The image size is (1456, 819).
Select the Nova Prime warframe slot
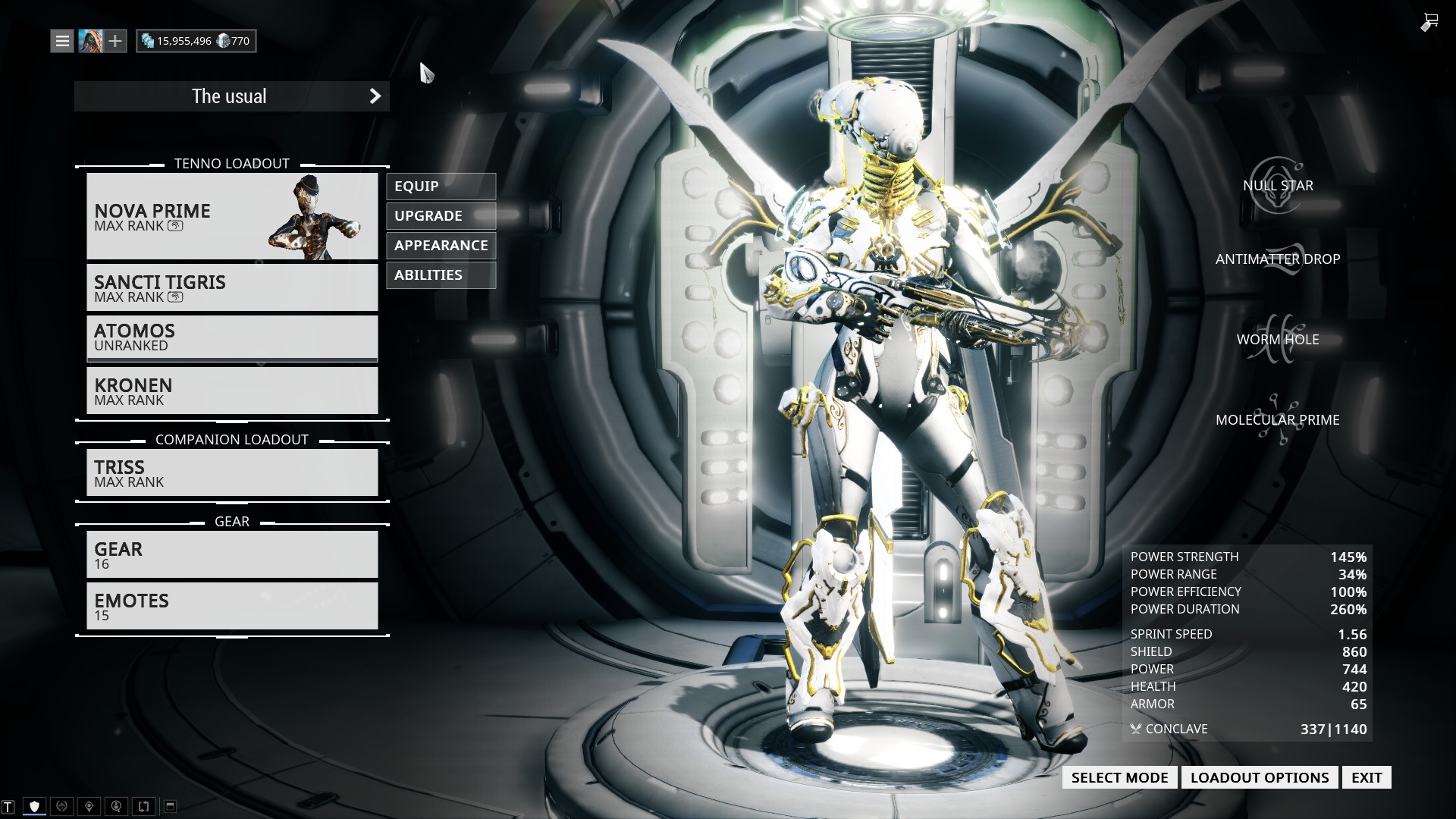(x=232, y=216)
